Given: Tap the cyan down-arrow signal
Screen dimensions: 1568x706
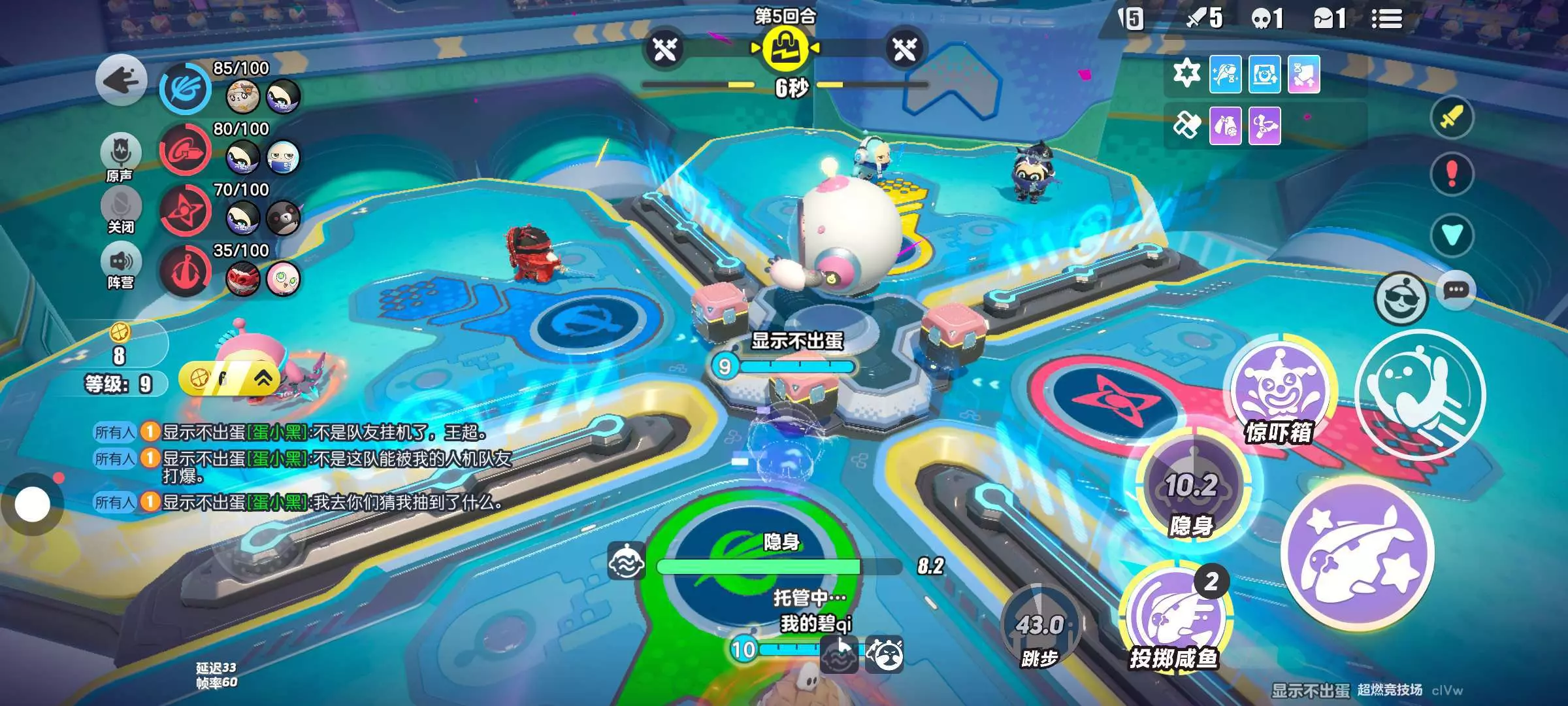Looking at the screenshot, I should tap(1451, 234).
